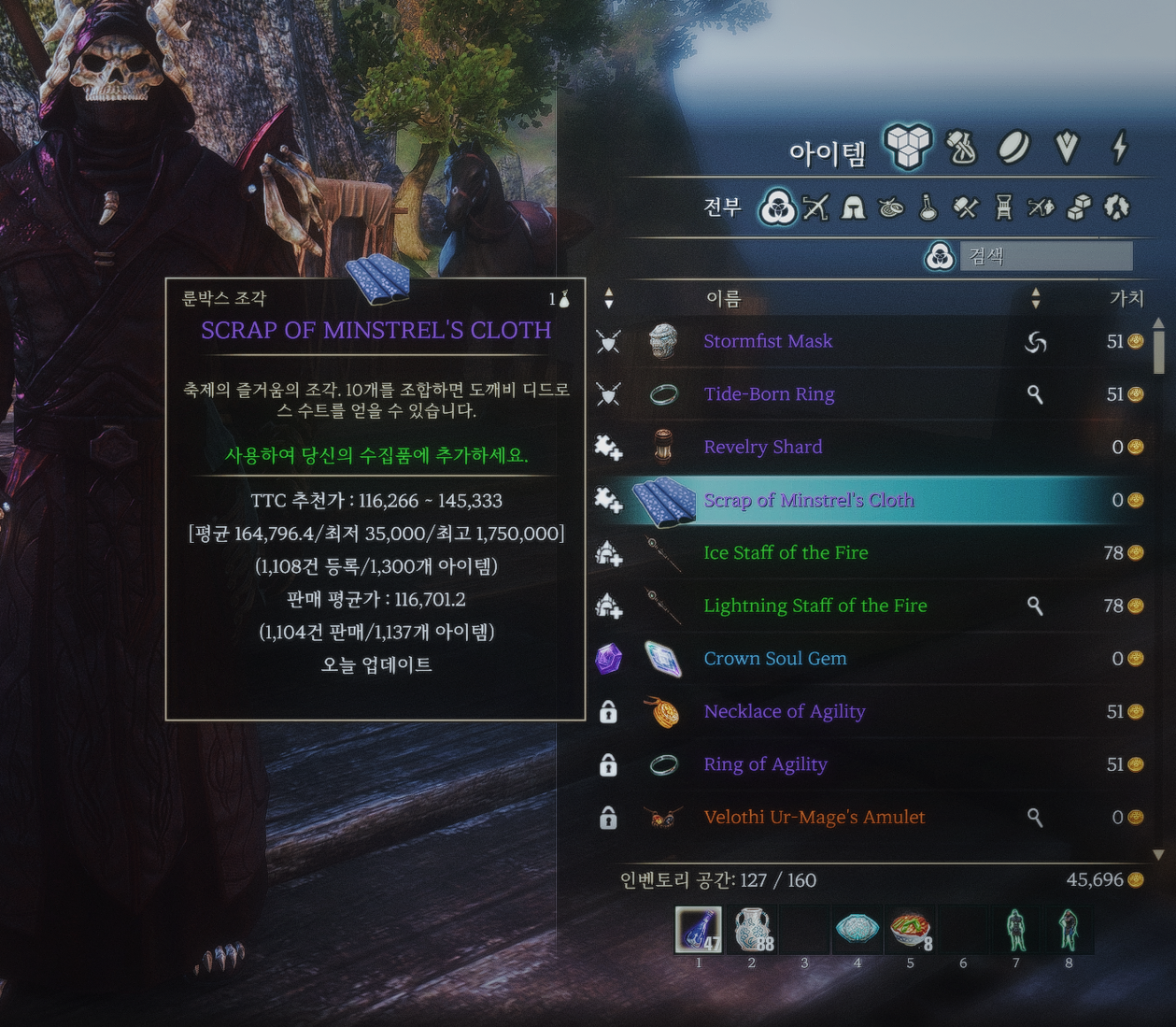Filter by furnishings chair icon
Screen dimensions: 1176x1027
tap(1003, 207)
